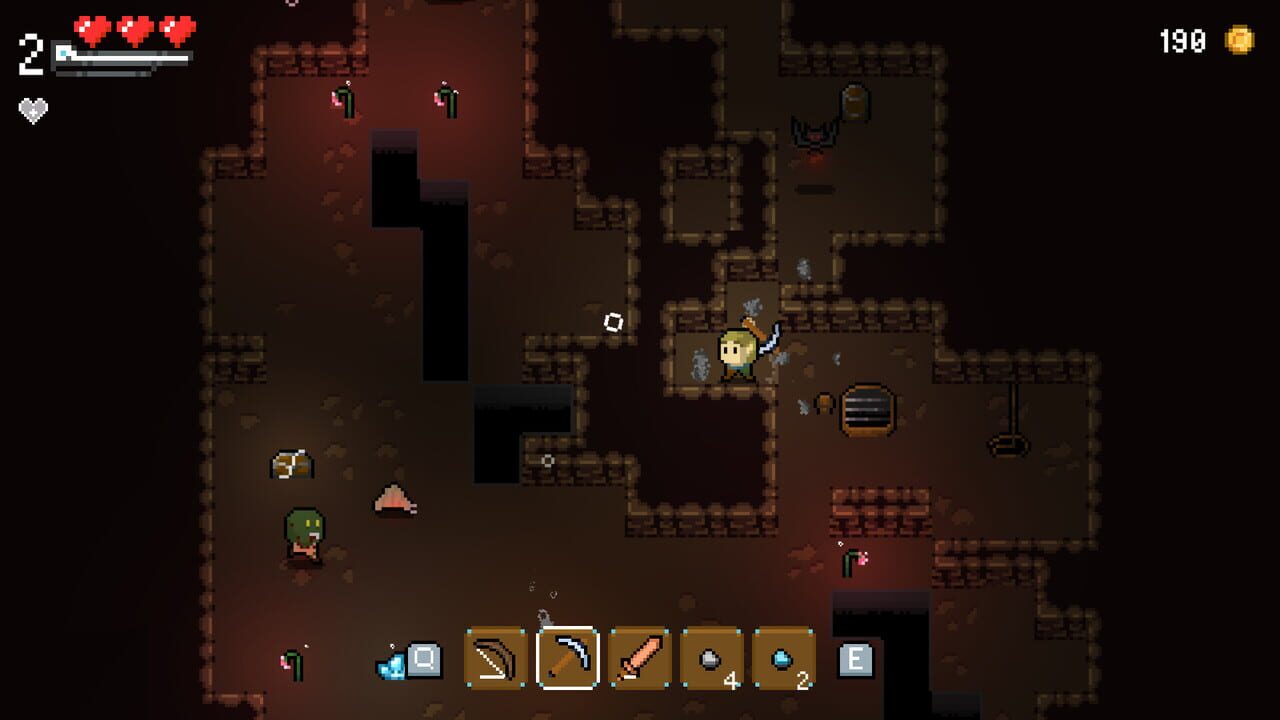Click the wooden chest near the green zombie

tap(290, 463)
